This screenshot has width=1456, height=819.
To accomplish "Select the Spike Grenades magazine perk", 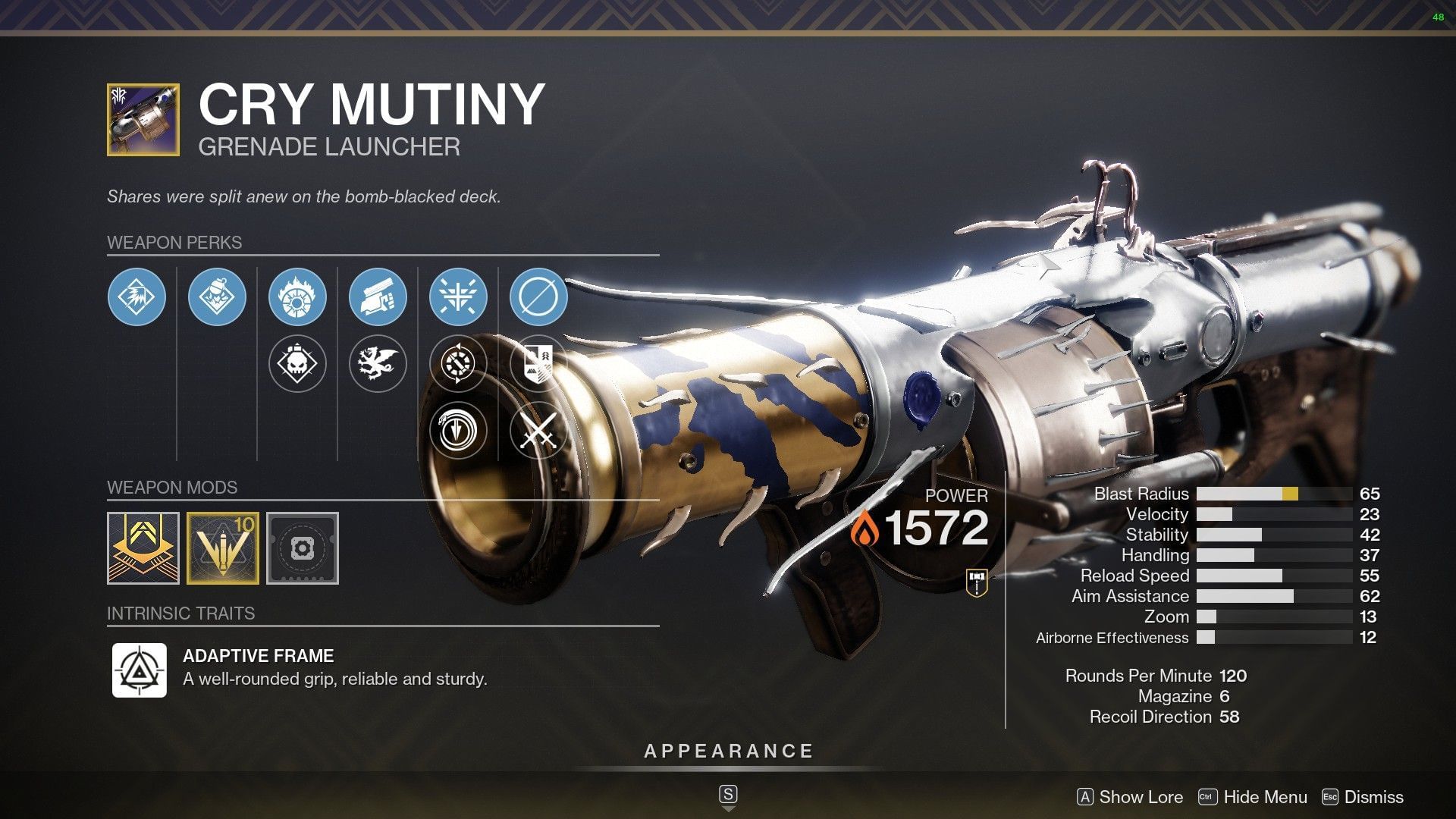I will click(x=217, y=297).
